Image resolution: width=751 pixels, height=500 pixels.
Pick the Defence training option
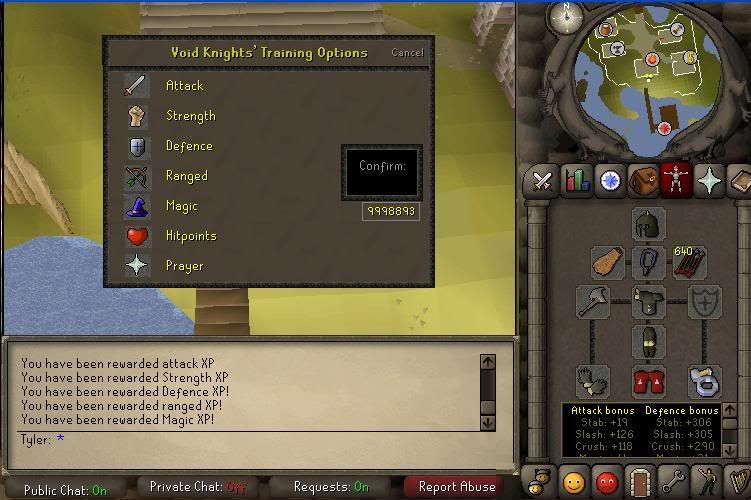click(188, 146)
